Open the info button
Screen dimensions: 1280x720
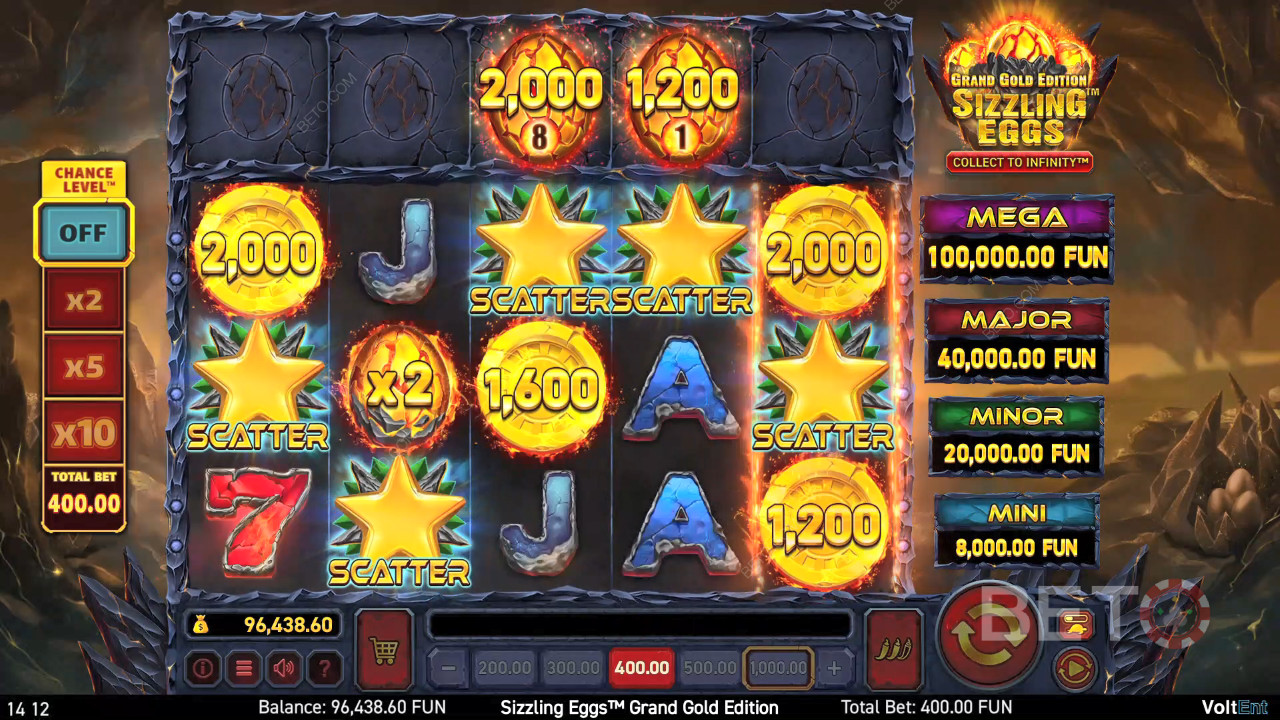coord(202,668)
